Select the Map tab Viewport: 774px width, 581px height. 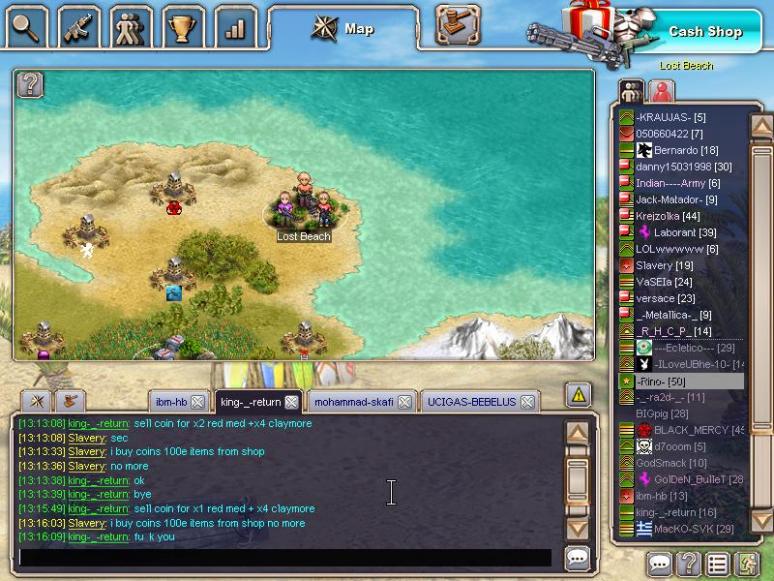345,29
